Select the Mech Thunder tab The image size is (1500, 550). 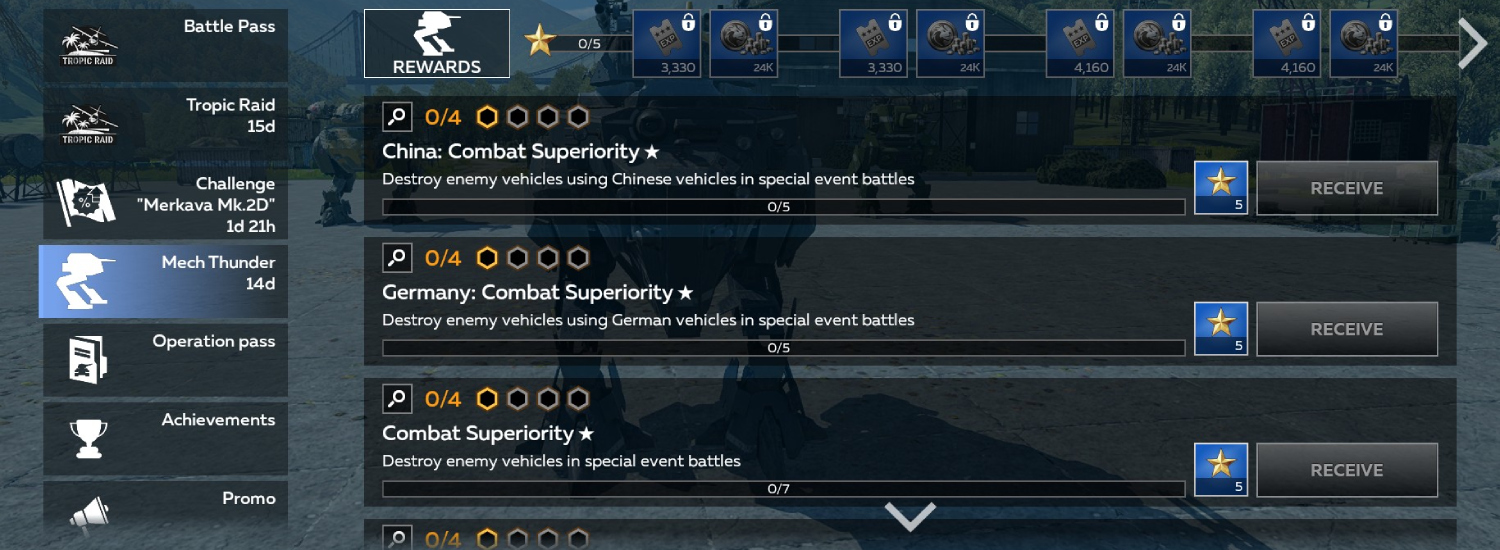point(165,281)
